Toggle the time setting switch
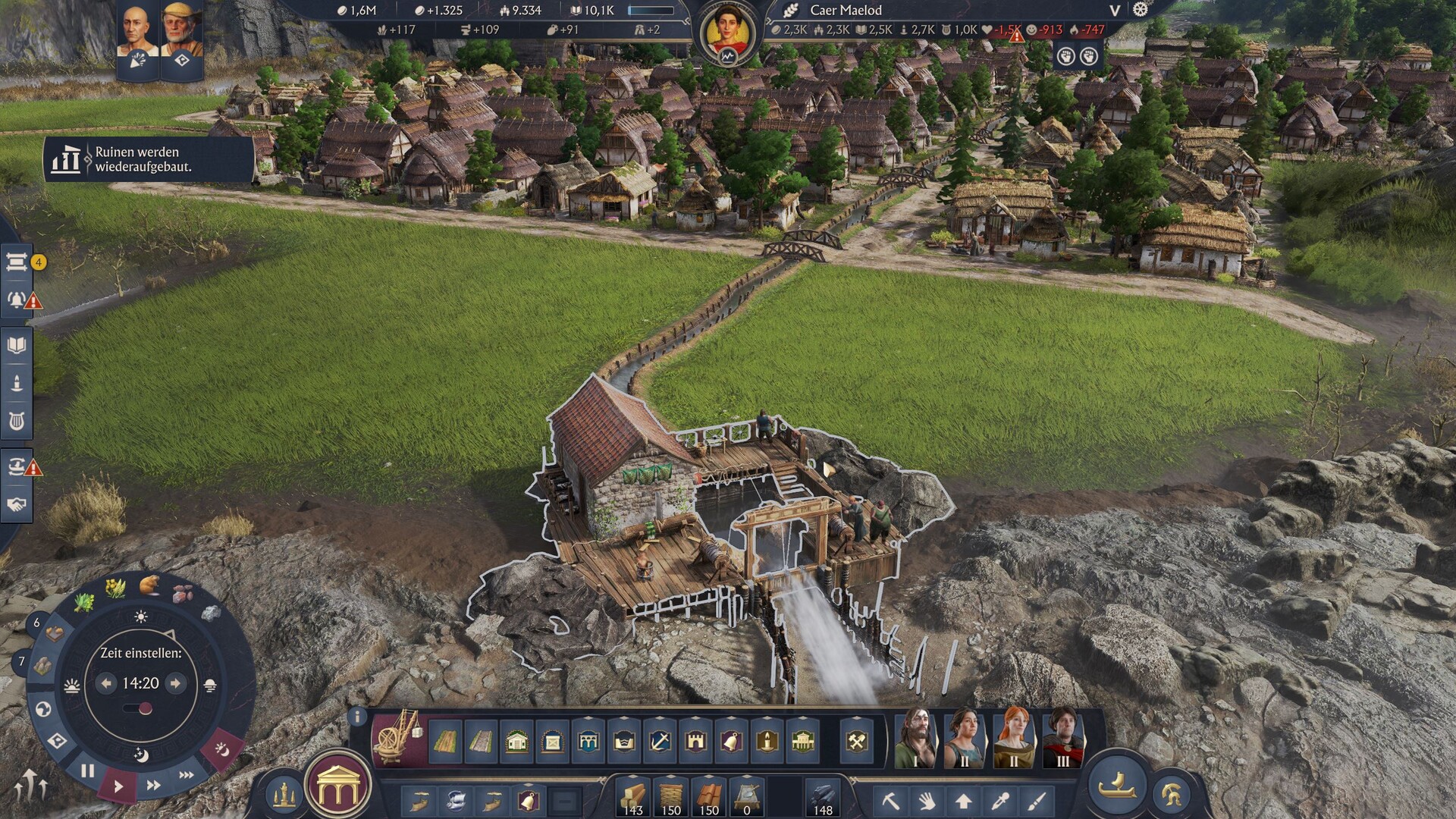Image resolution: width=1456 pixels, height=819 pixels. (139, 709)
